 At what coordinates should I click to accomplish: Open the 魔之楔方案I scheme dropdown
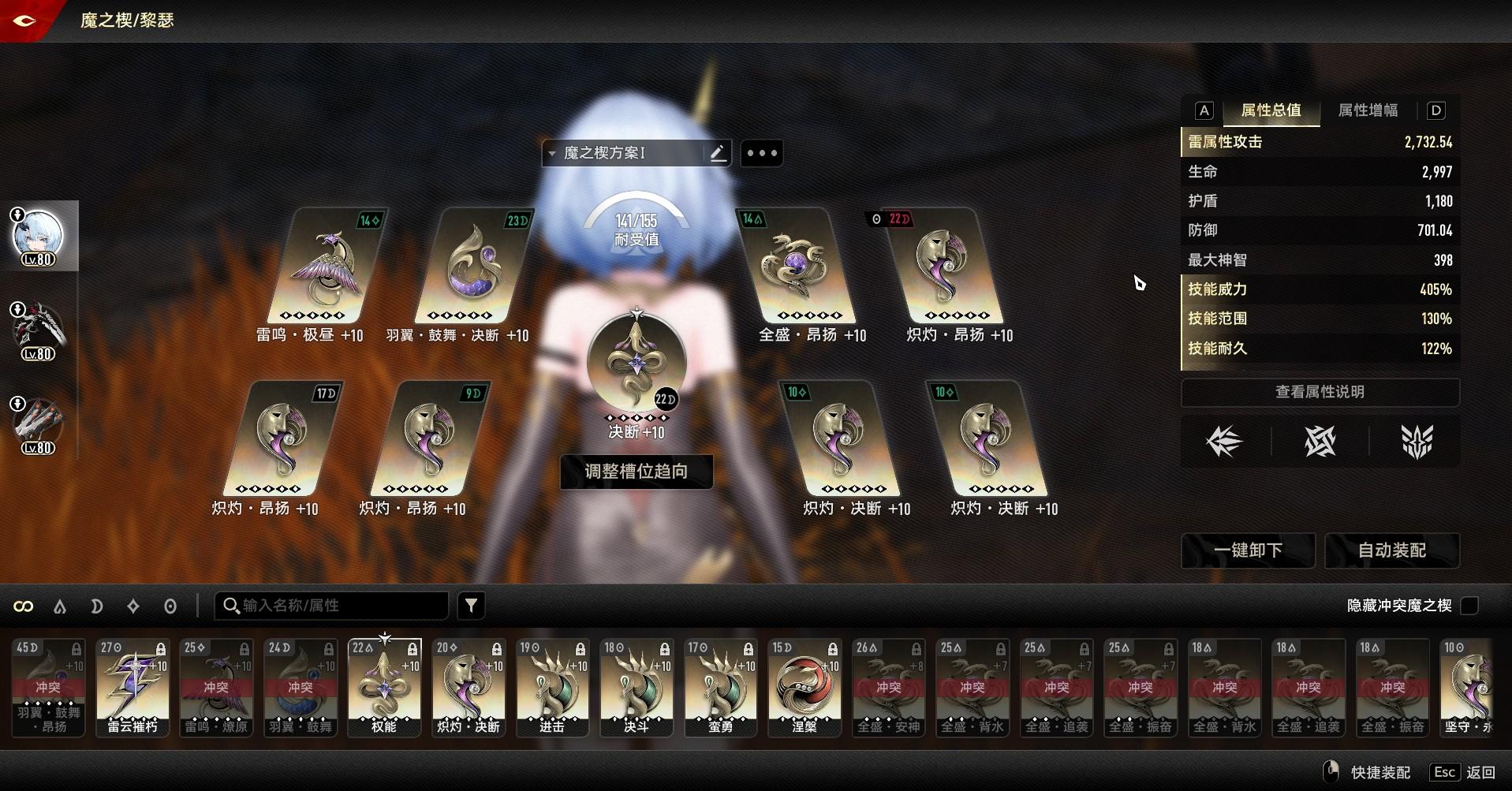click(x=623, y=153)
